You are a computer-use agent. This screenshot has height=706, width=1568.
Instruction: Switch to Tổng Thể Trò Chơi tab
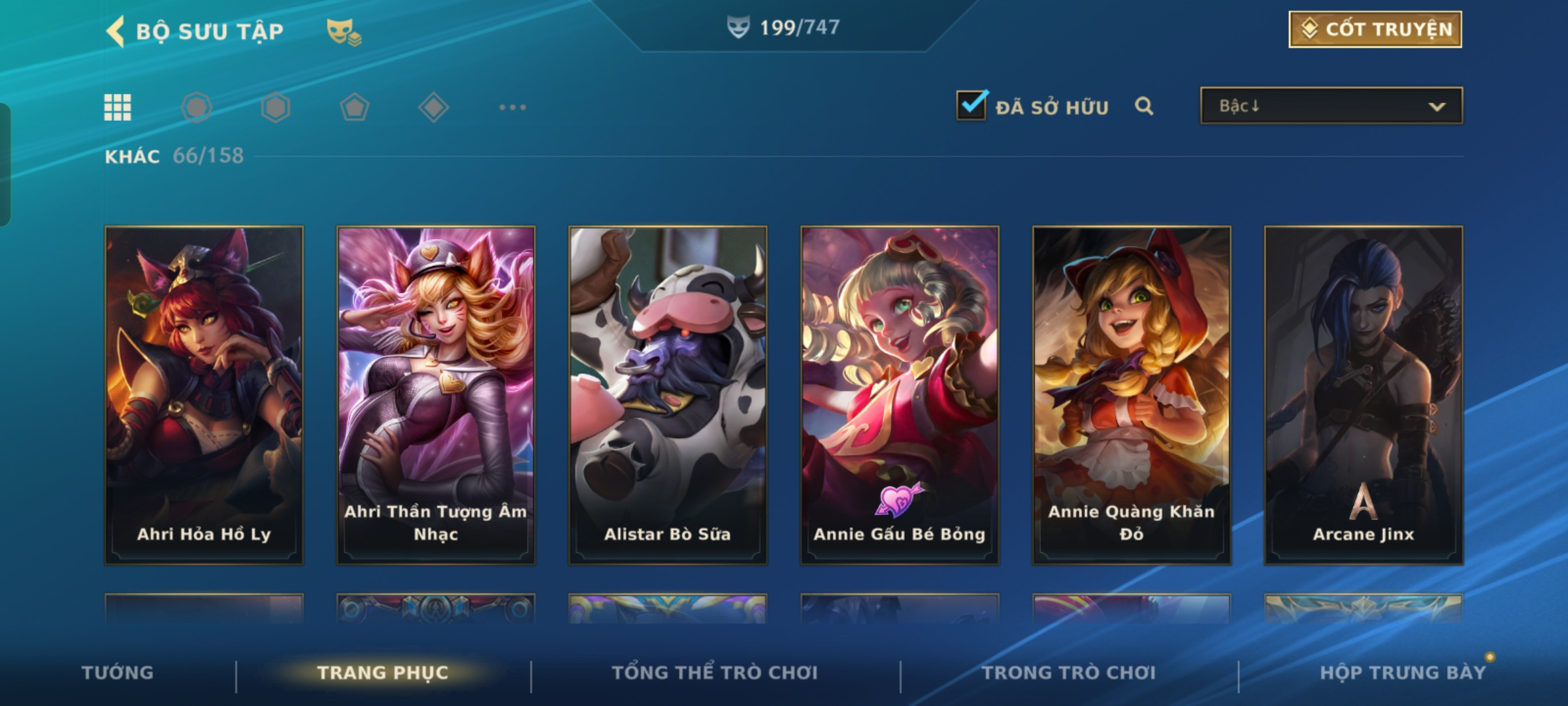click(x=715, y=673)
